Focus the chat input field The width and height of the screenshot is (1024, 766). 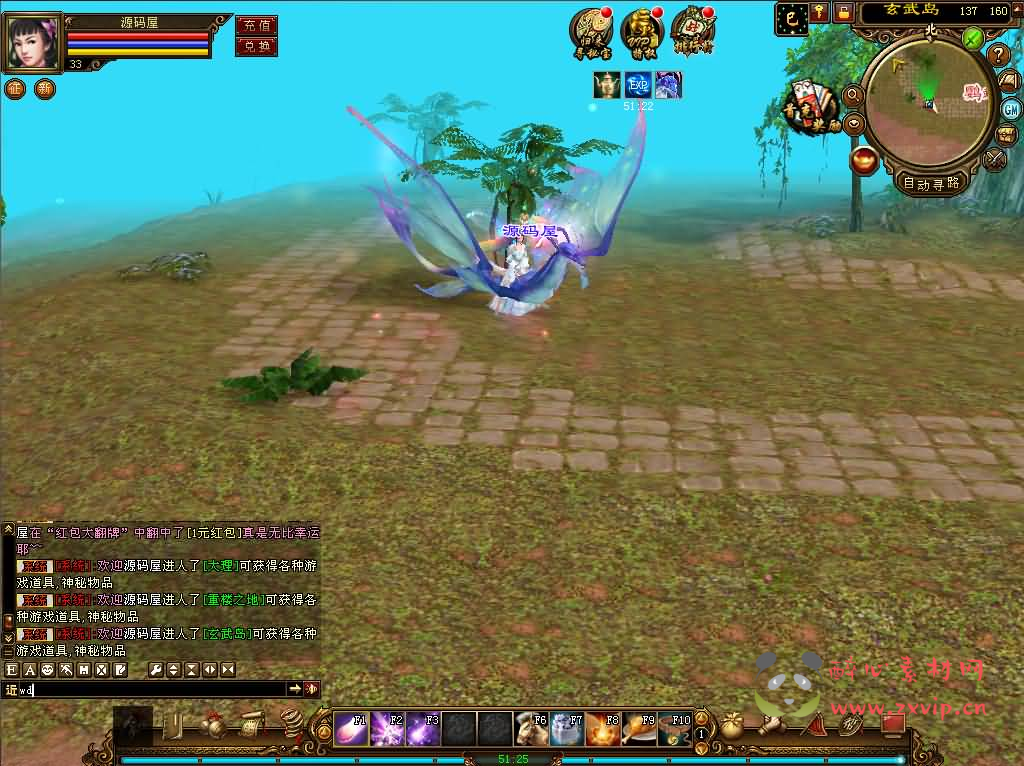[x=150, y=689]
